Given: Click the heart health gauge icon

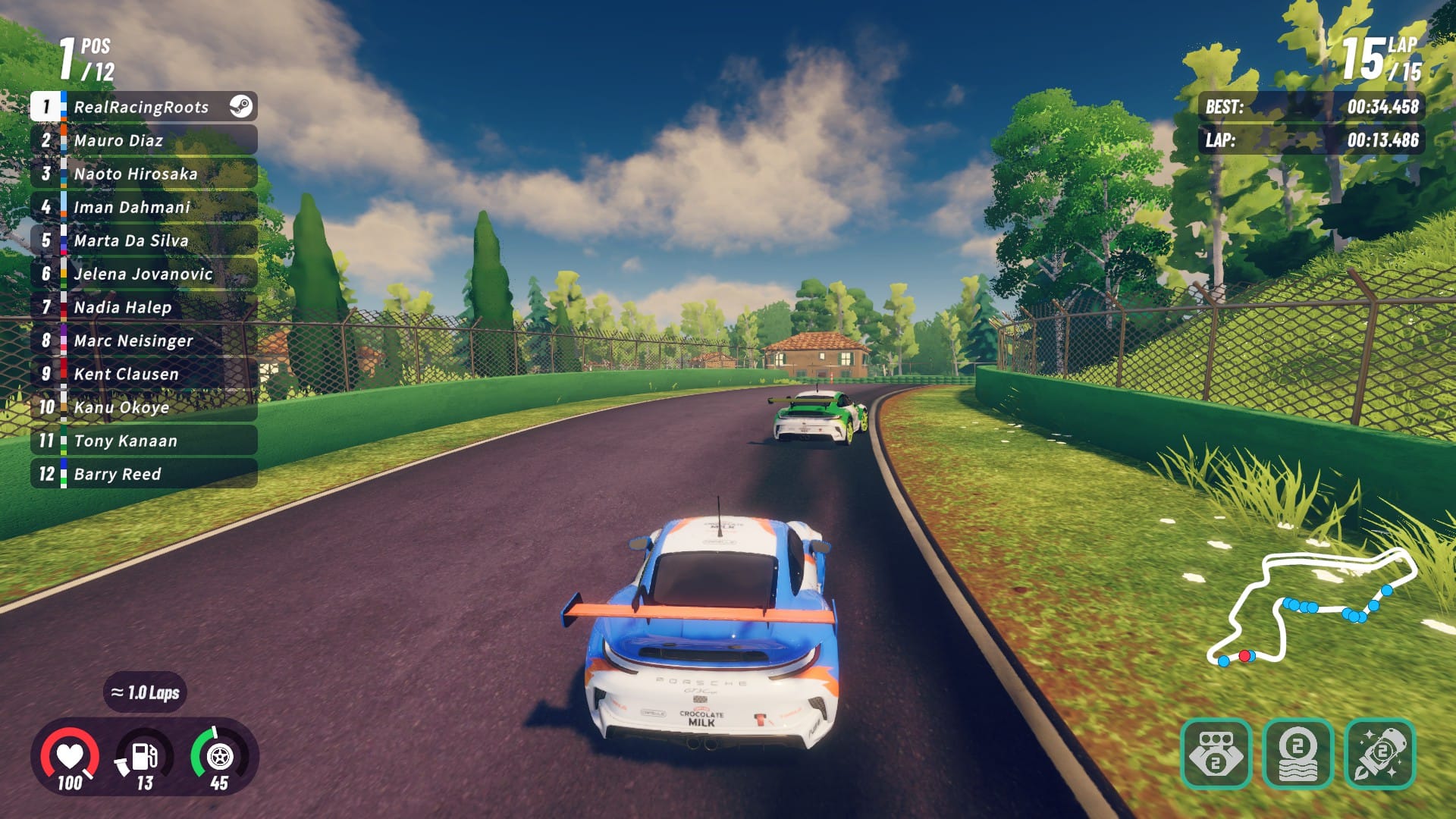Looking at the screenshot, I should 70,755.
